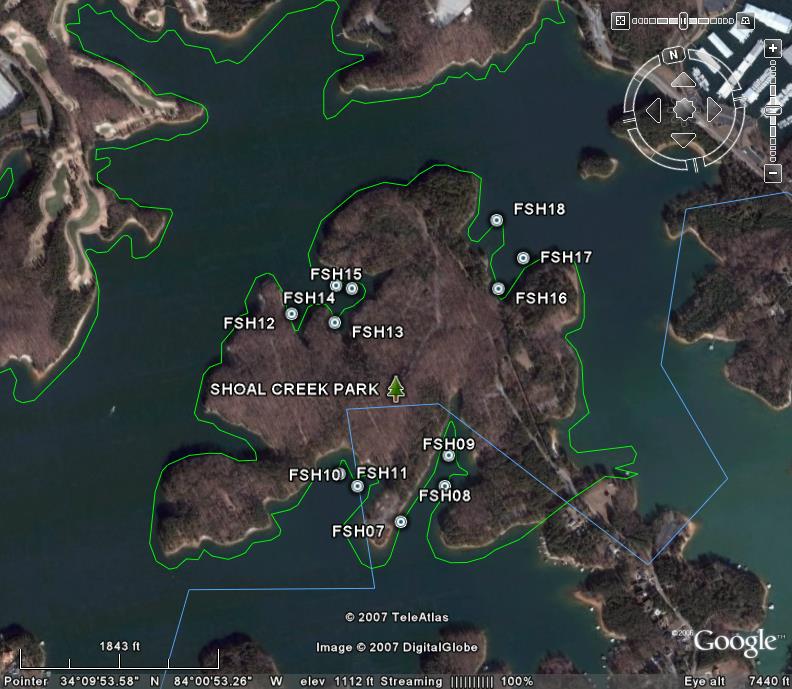Click the vertical zoom slider handle
This screenshot has width=792, height=689.
click(772, 111)
